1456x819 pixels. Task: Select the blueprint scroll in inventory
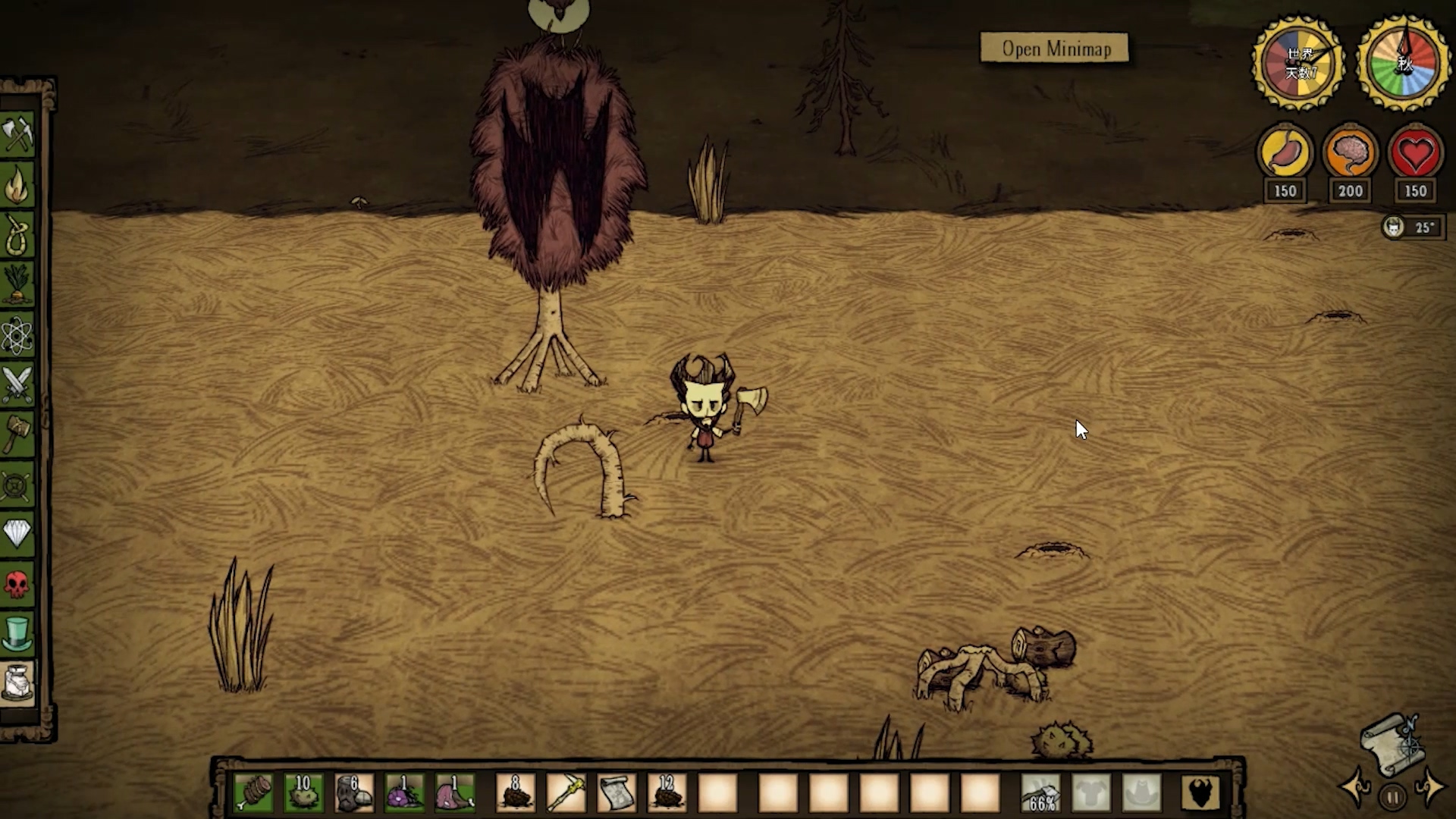pos(617,793)
